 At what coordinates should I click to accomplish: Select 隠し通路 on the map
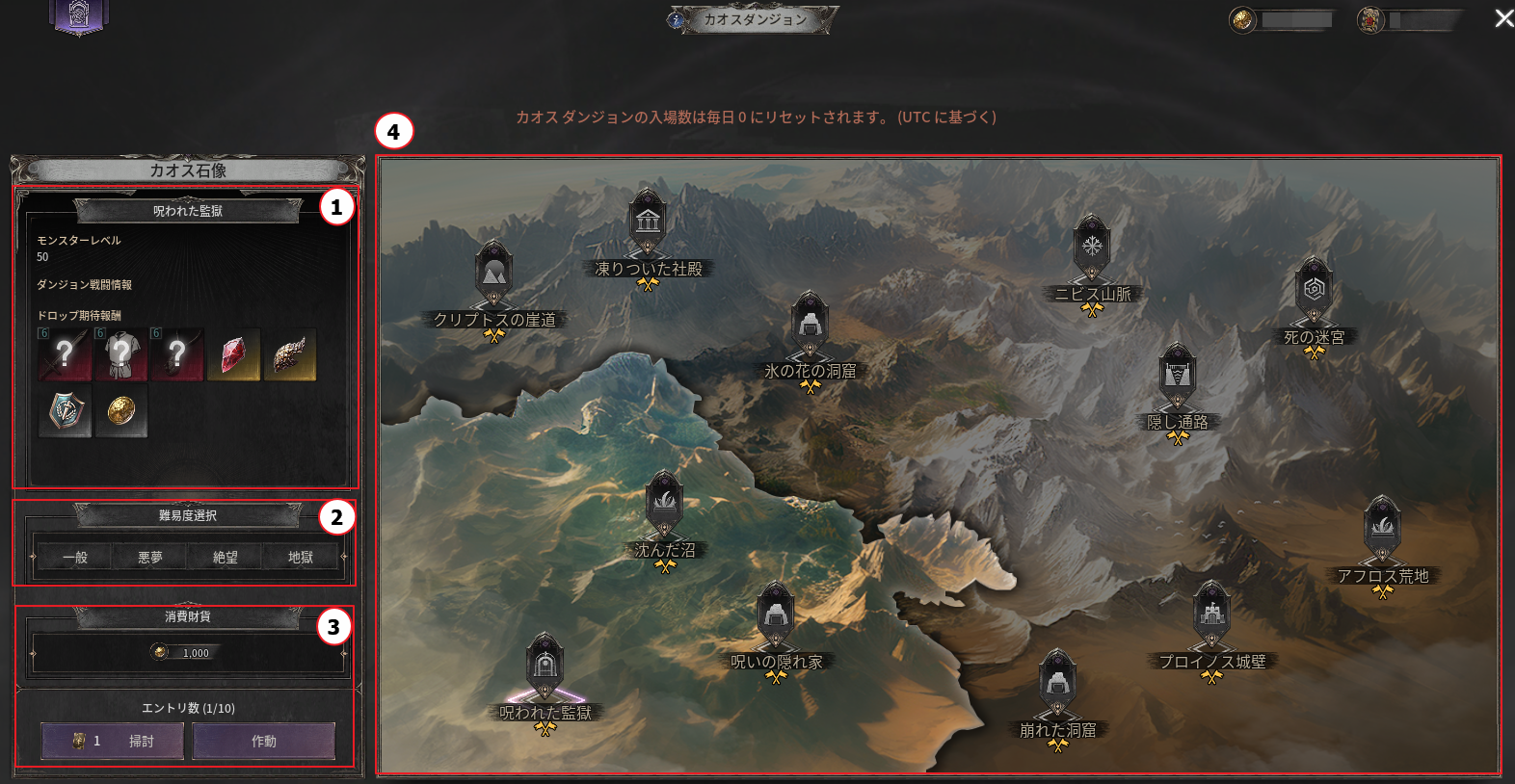(1177, 376)
